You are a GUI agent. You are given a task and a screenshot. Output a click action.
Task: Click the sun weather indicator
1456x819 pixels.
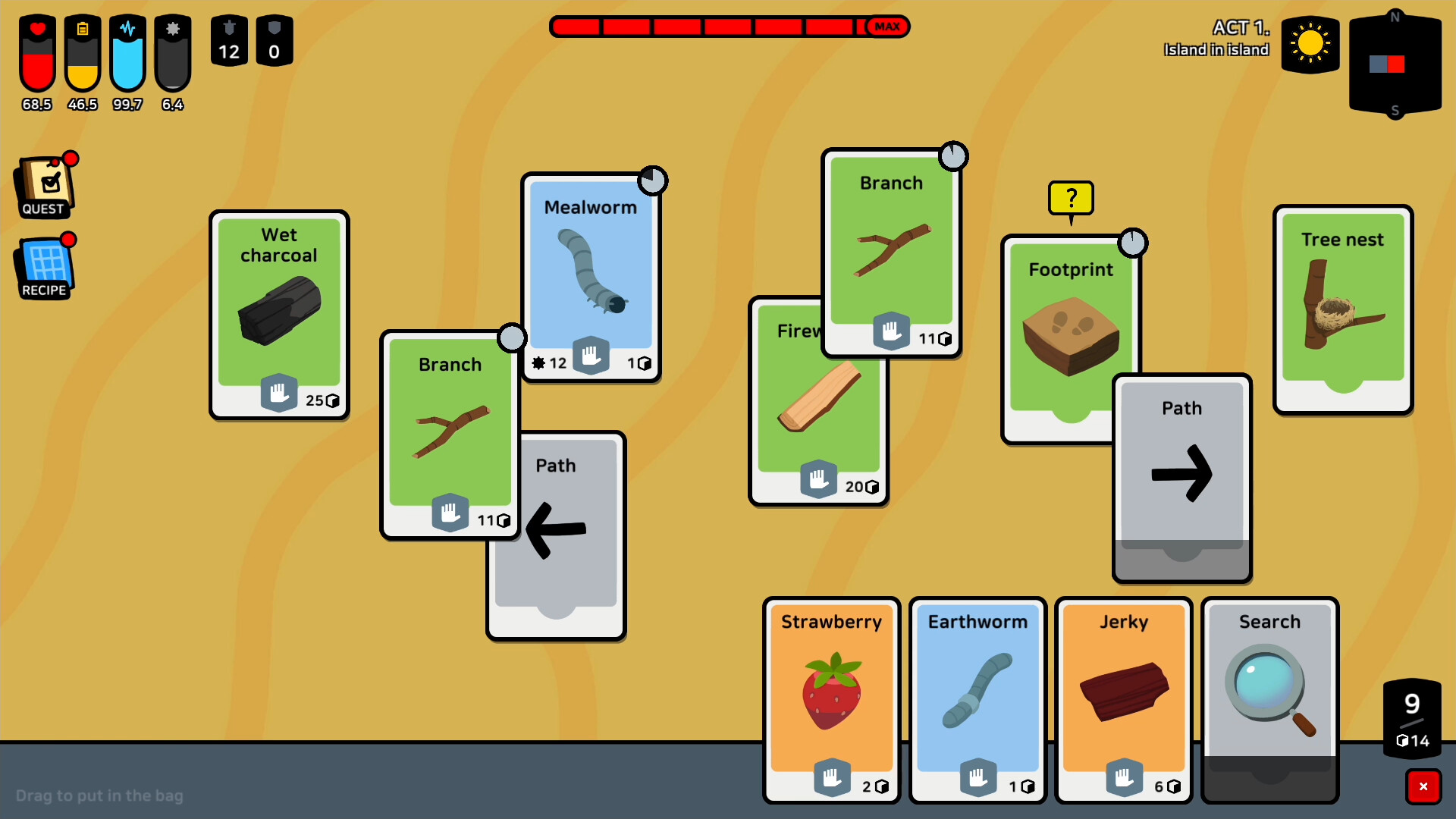click(x=1310, y=45)
